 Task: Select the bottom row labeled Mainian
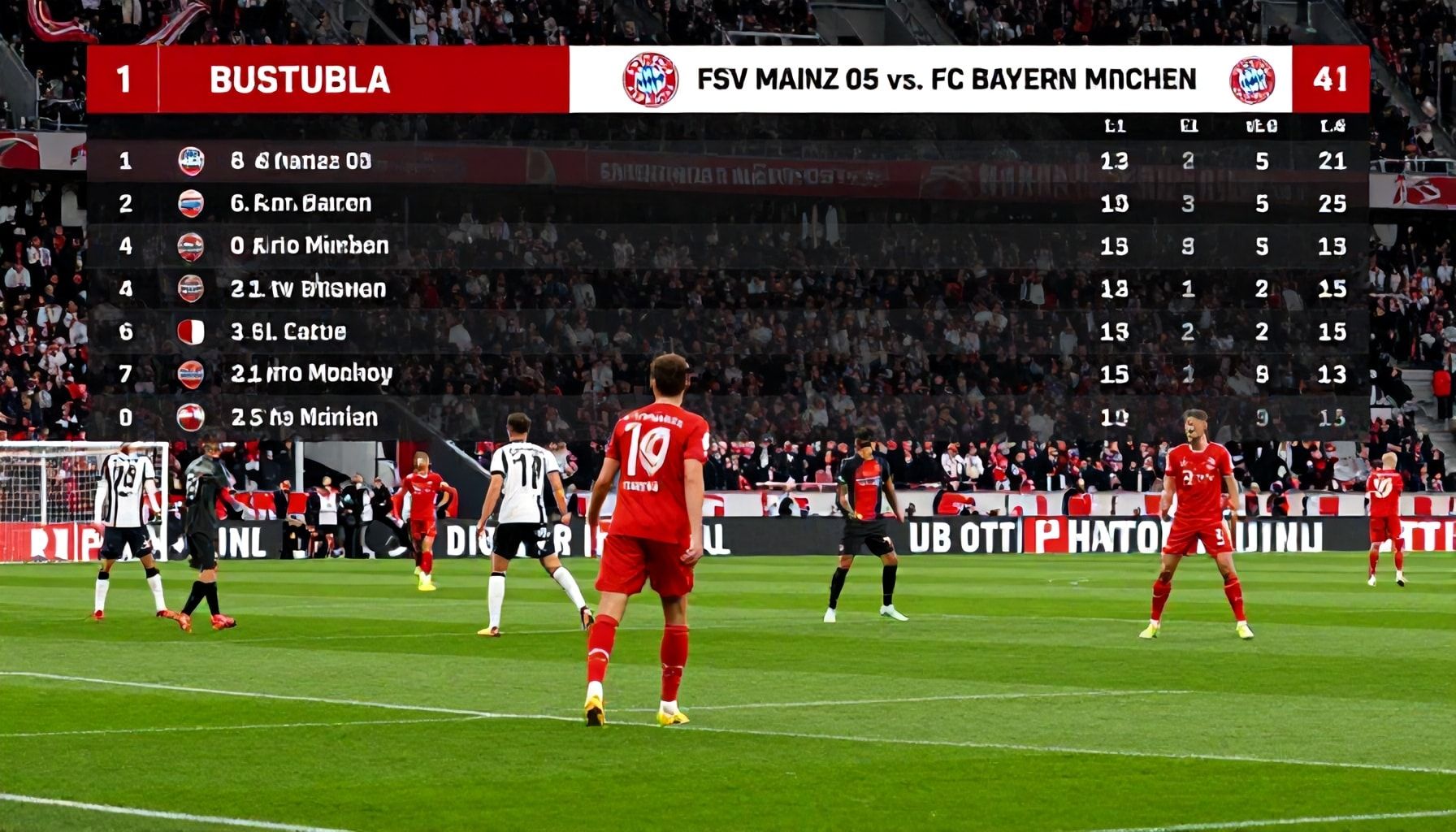(305, 417)
